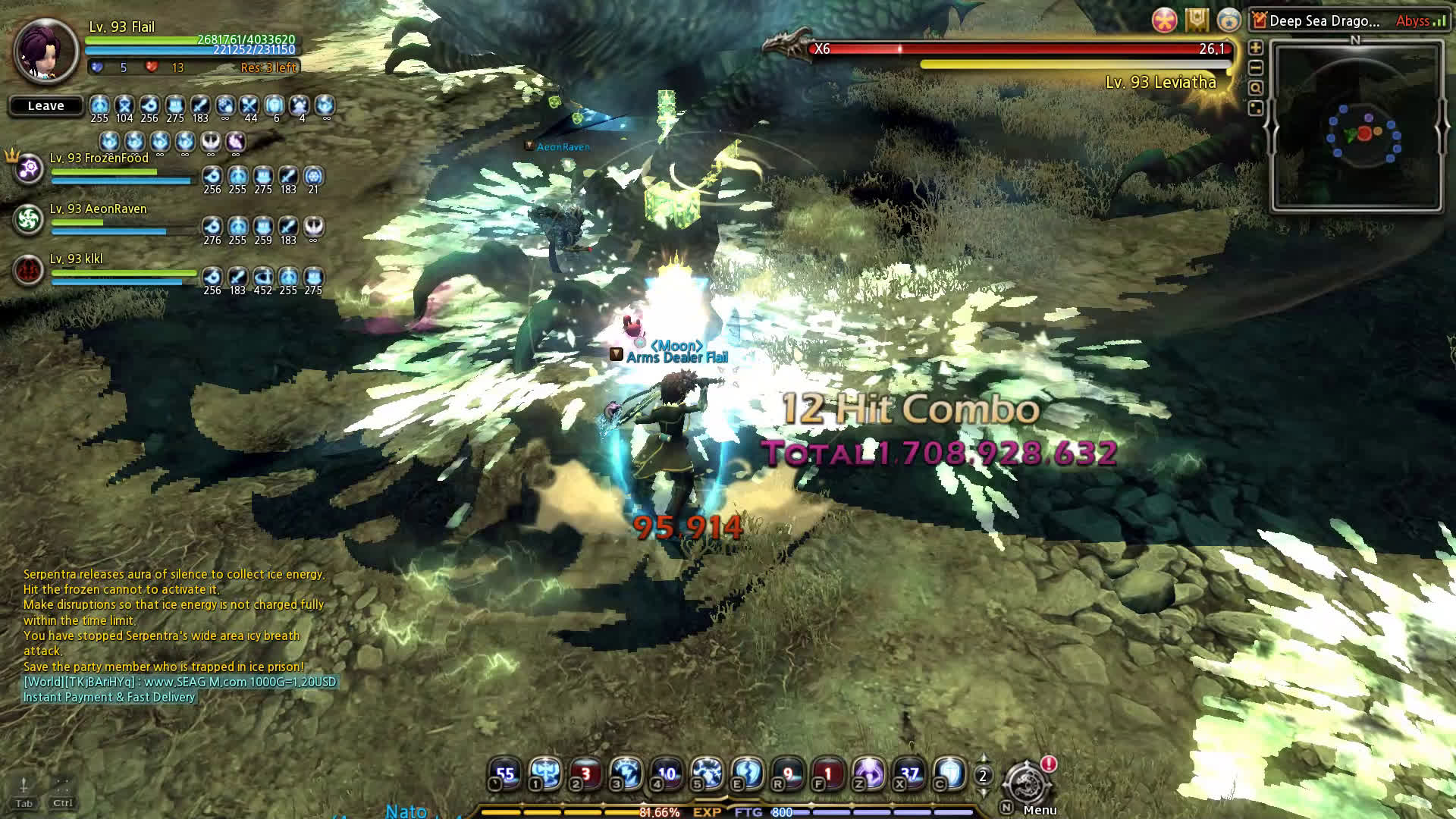Click the dungeon minimap

click(x=1356, y=127)
